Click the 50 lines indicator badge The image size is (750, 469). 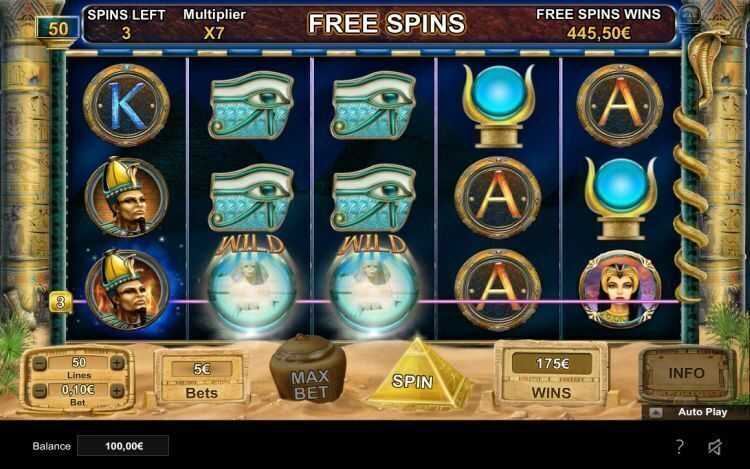point(58,29)
